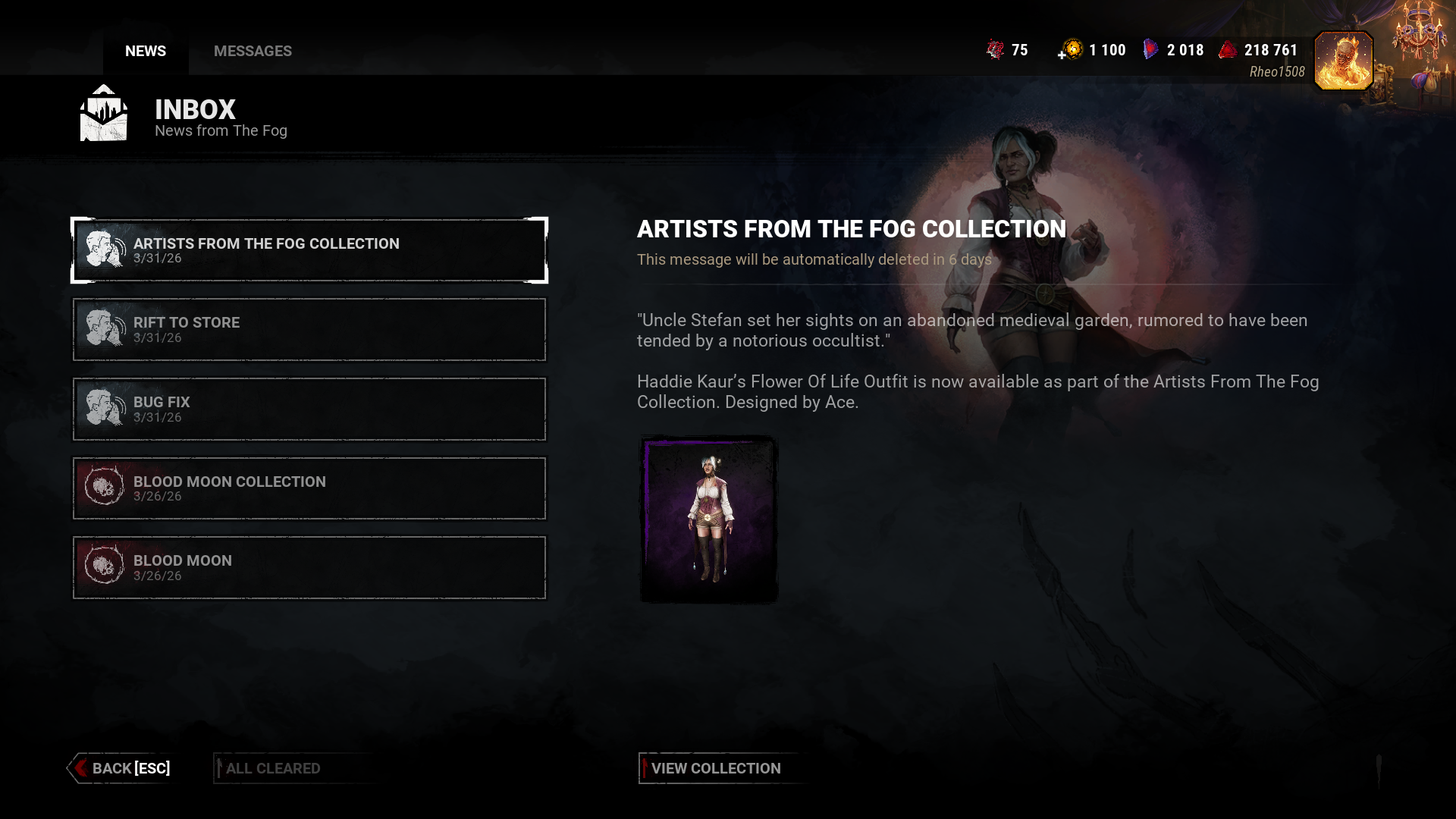This screenshot has width=1456, height=819.
Task: Click the Flower Of Life outfit thumbnail
Action: click(708, 520)
